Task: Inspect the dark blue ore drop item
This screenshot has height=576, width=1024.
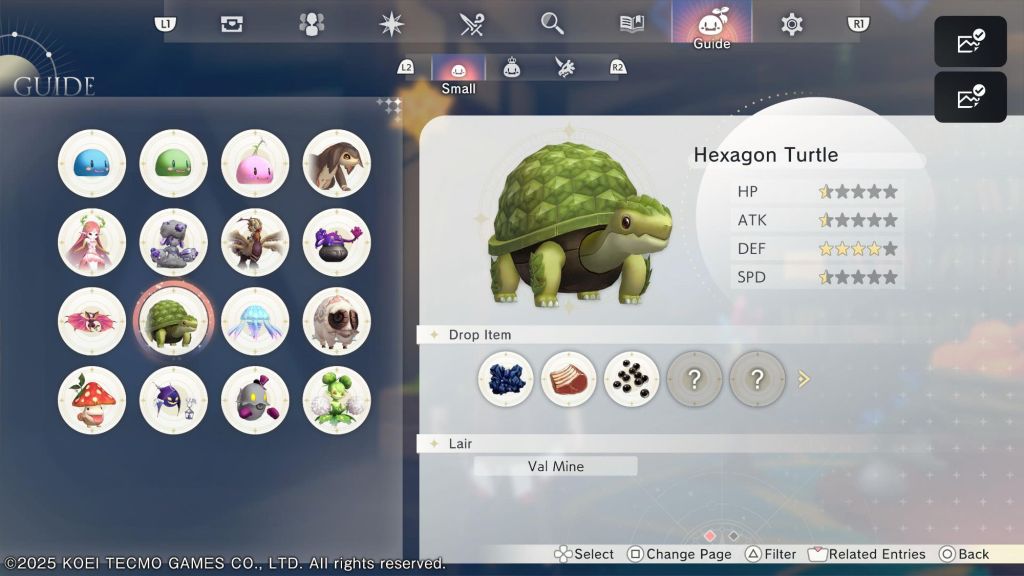Action: [x=506, y=379]
